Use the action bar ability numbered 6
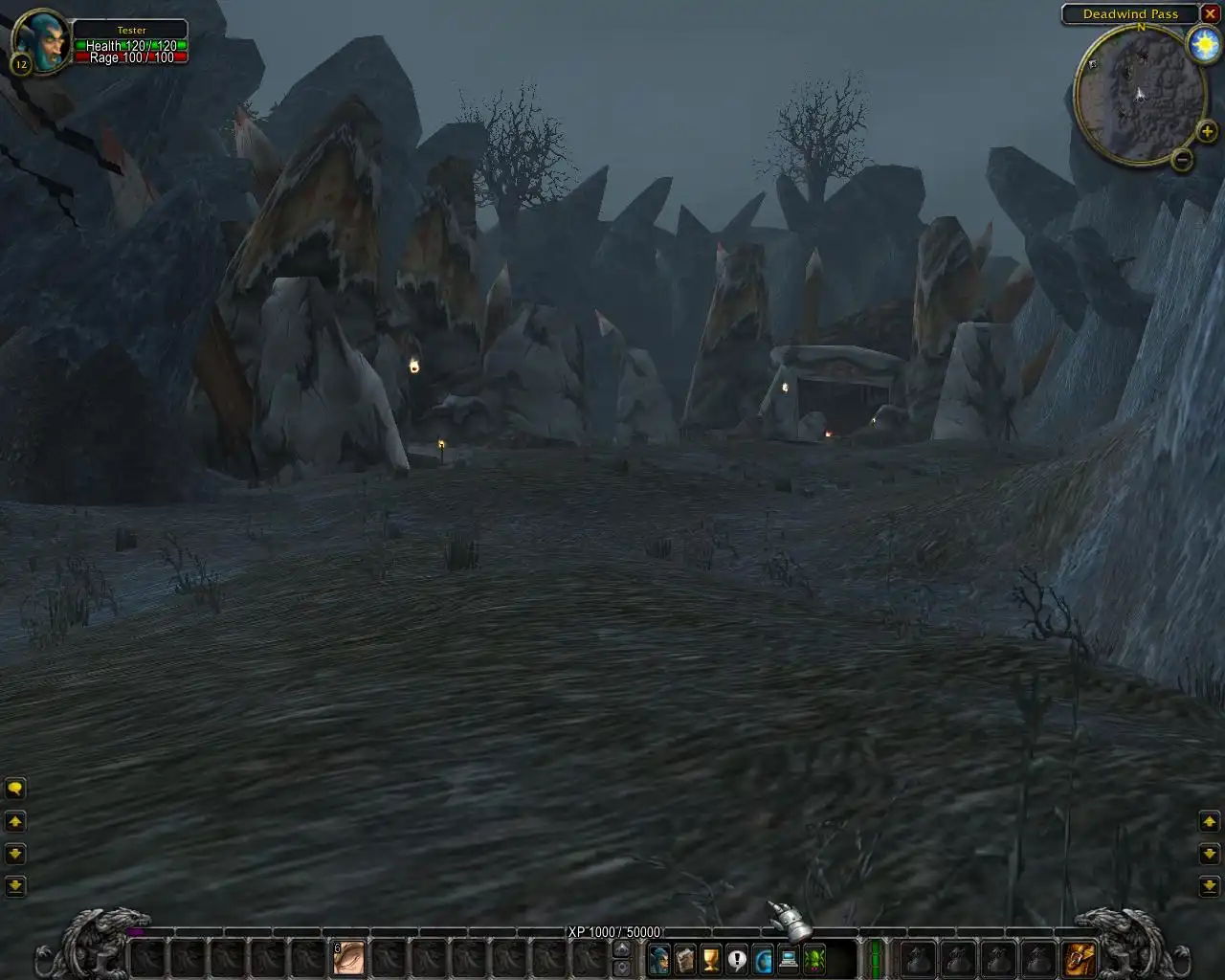Viewport: 1225px width, 980px height. [x=349, y=958]
